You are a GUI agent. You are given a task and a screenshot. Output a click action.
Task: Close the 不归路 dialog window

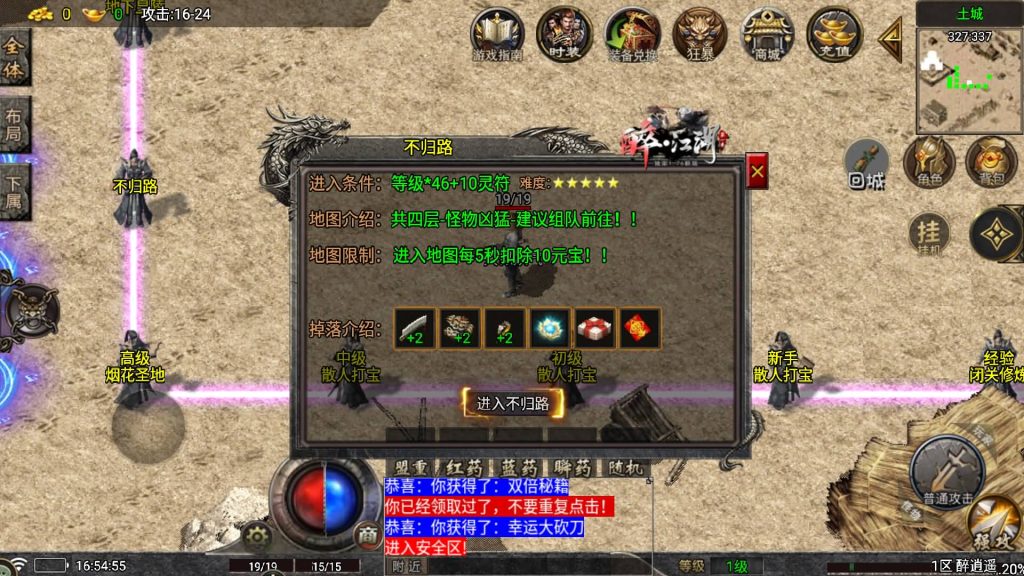pyautogui.click(x=757, y=171)
